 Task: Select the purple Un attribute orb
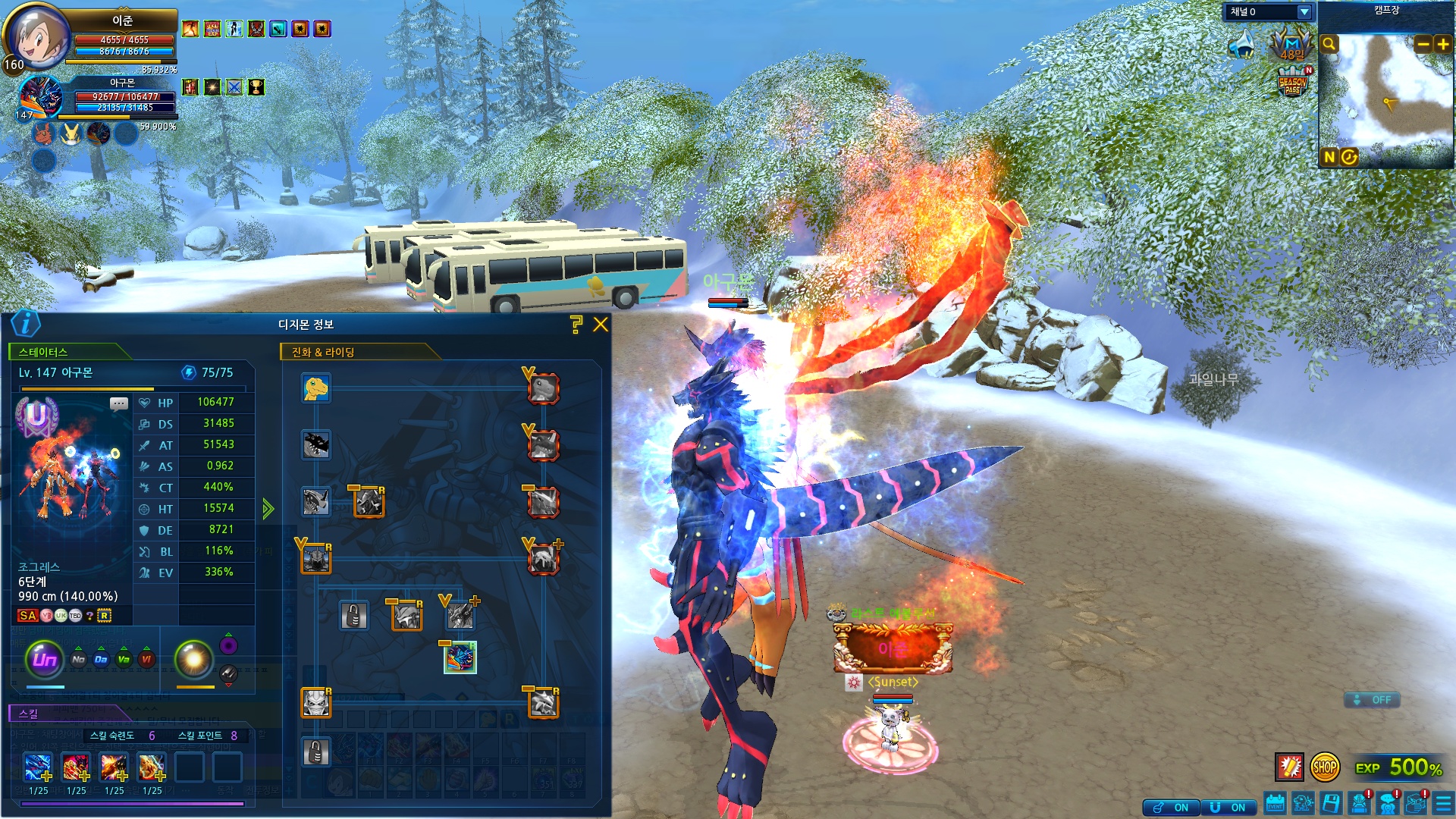click(x=45, y=659)
